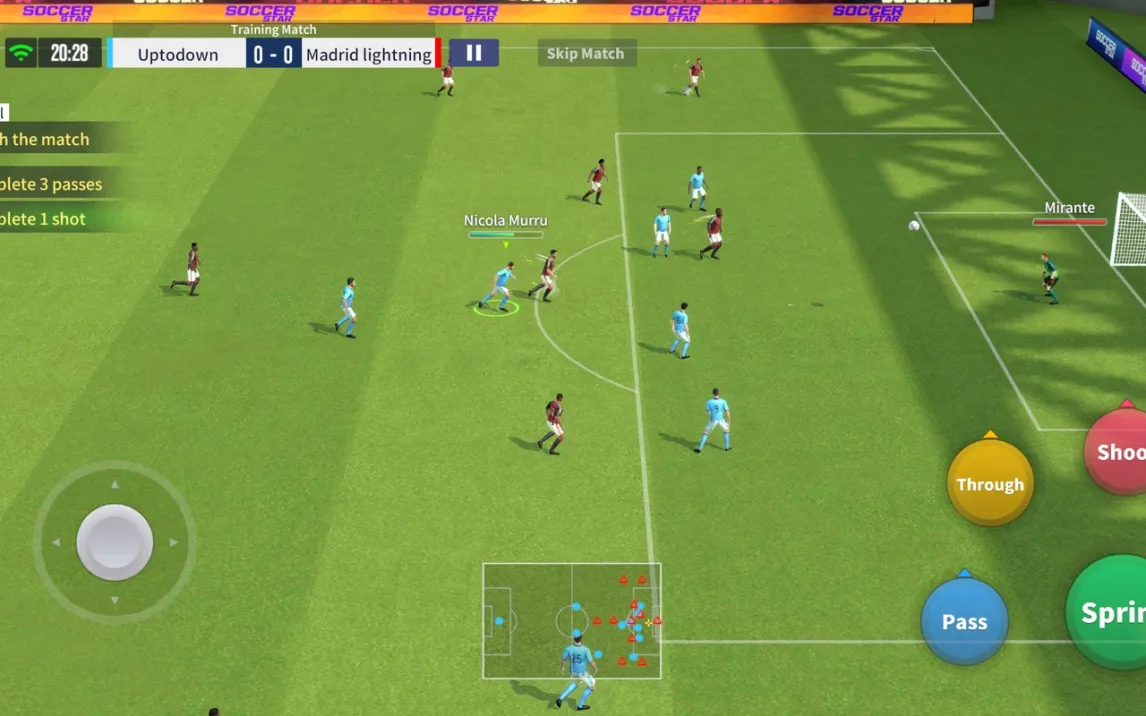Tap the yellow Through pass button
This screenshot has height=716, width=1146.
click(x=990, y=484)
